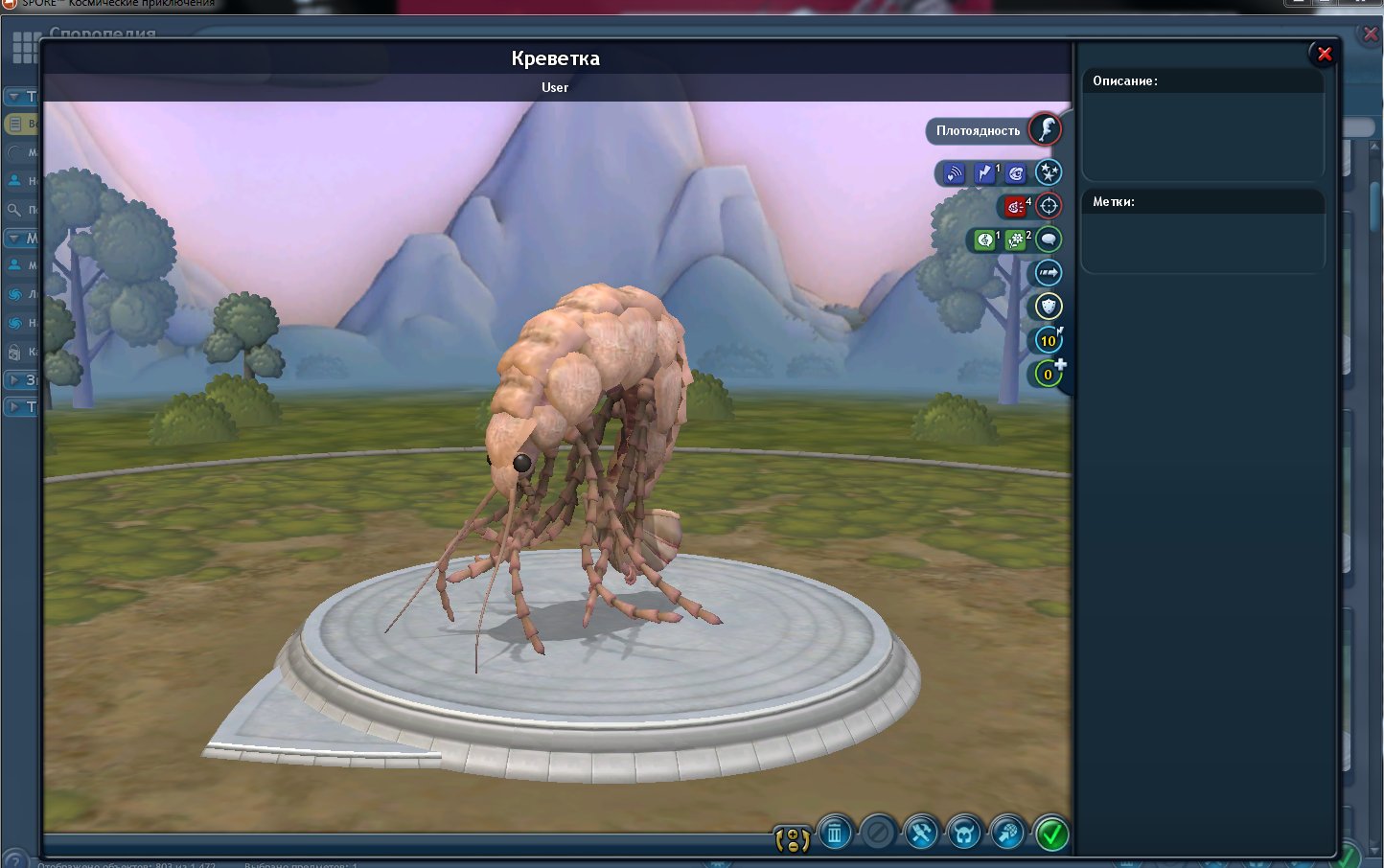Click the horned helmet button
This screenshot has height=868, width=1384.
coord(964,834)
